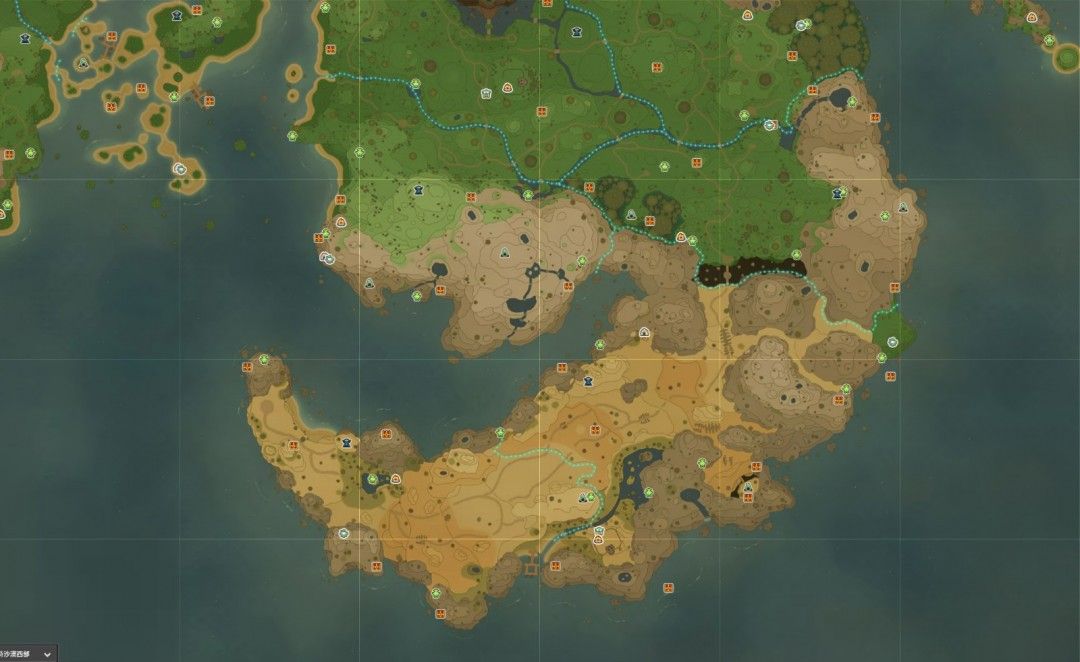This screenshot has height=662, width=1080.
Task: Open the region dropdown labeled 沙漠西部
Action: [46, 653]
